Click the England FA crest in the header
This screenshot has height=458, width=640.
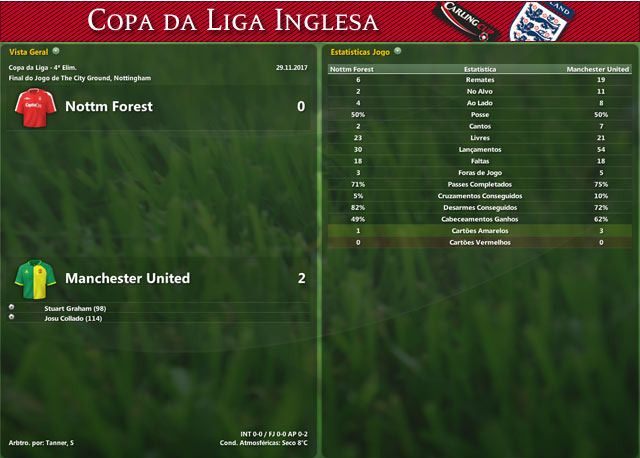531,21
